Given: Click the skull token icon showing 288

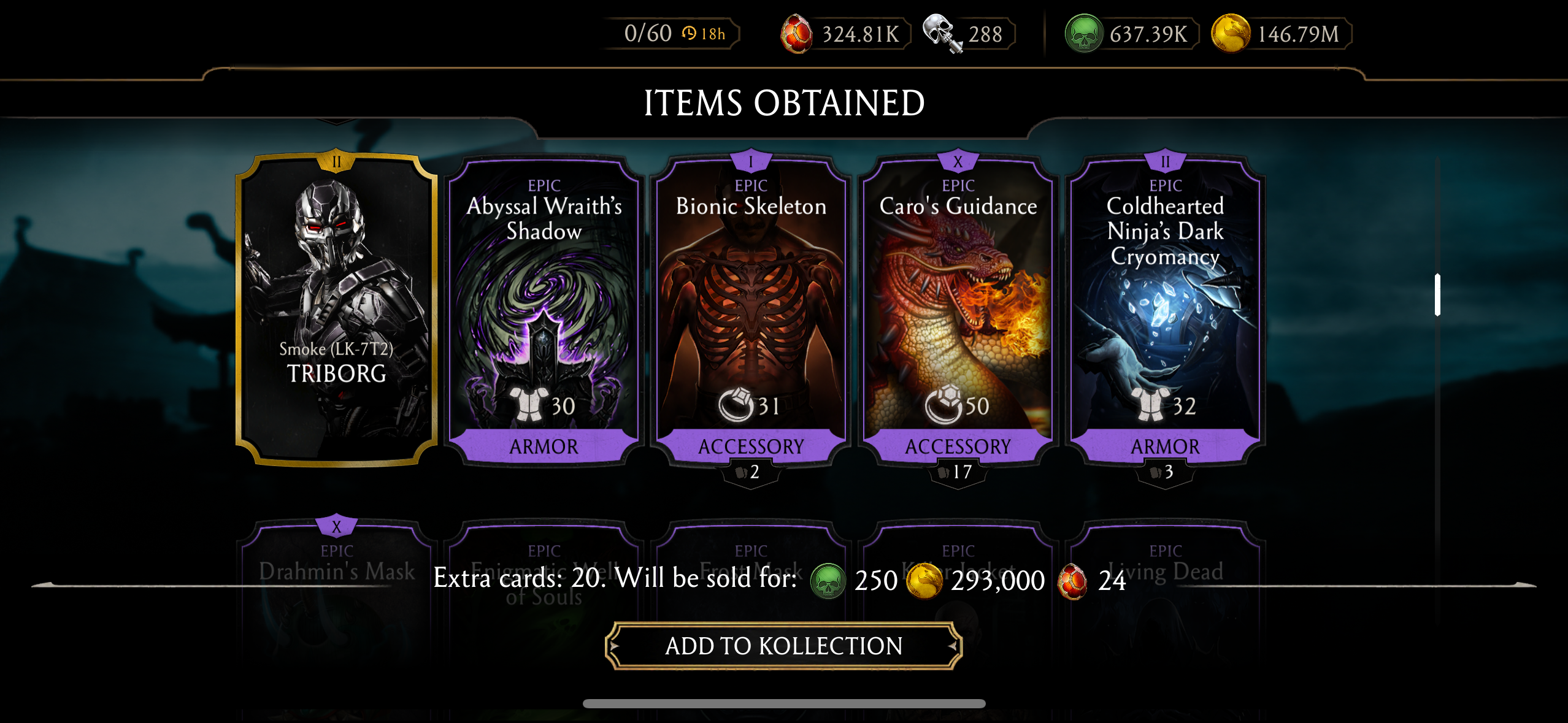Looking at the screenshot, I should 943,34.
